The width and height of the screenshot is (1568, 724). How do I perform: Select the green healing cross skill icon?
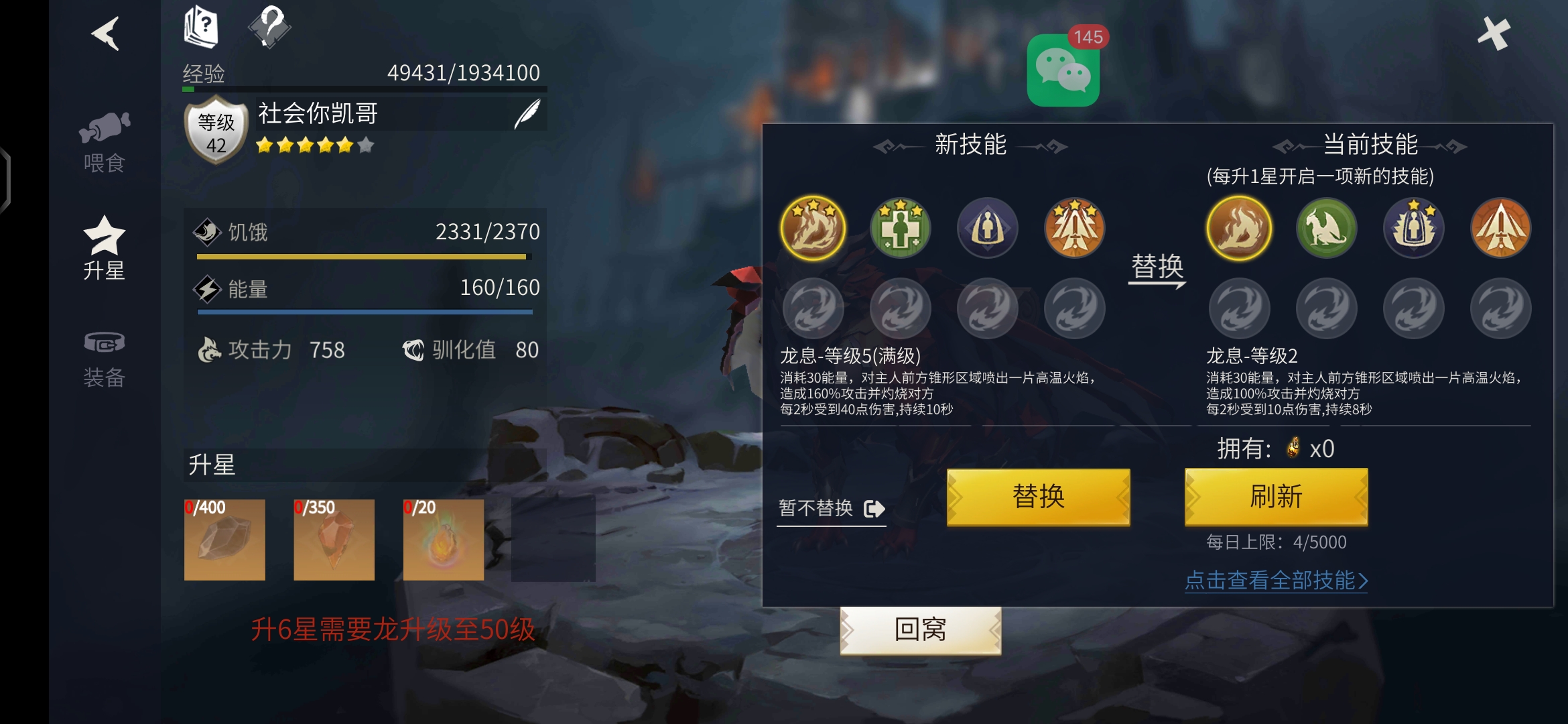point(900,229)
